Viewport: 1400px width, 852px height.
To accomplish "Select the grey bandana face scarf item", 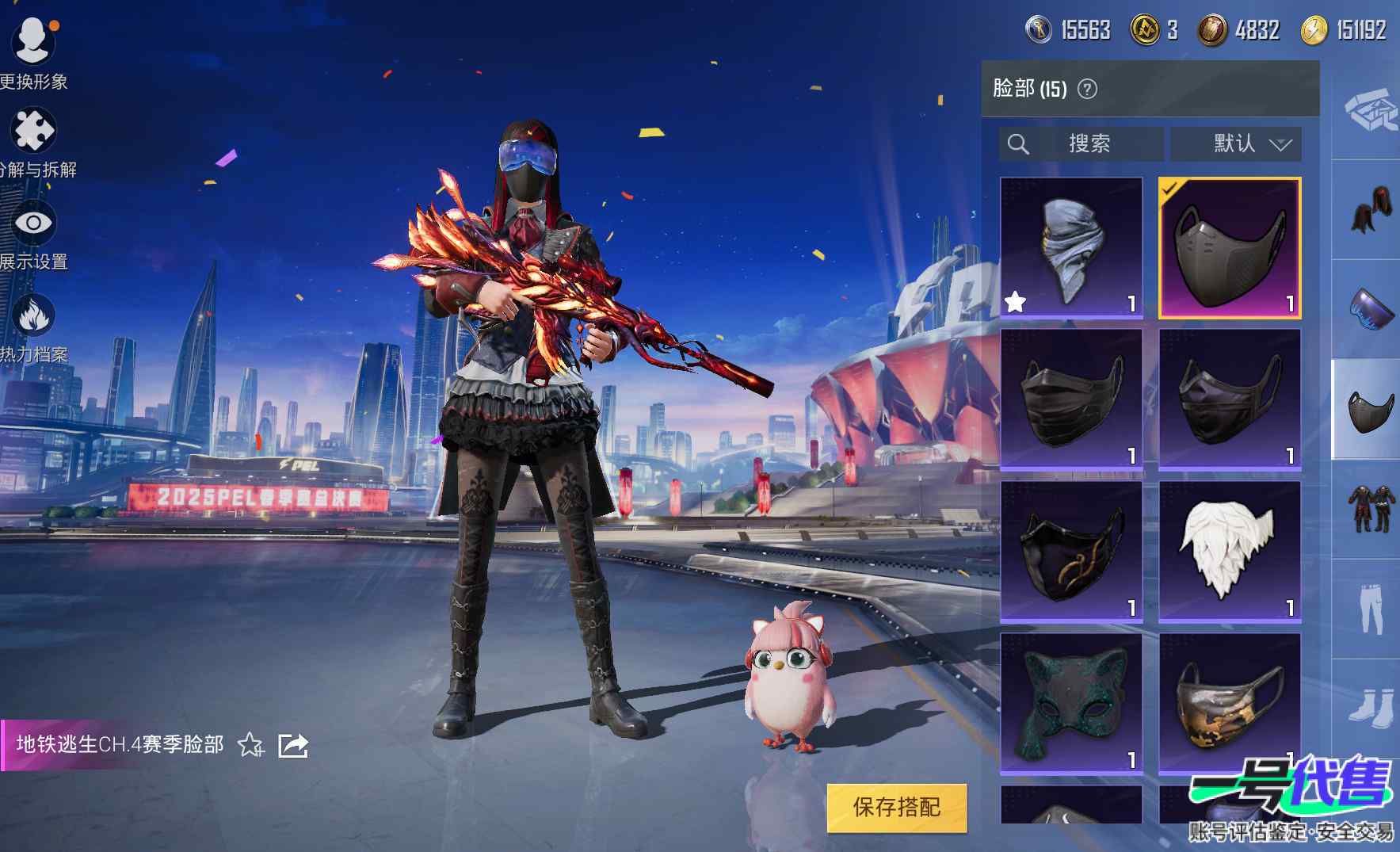I will 1071,248.
